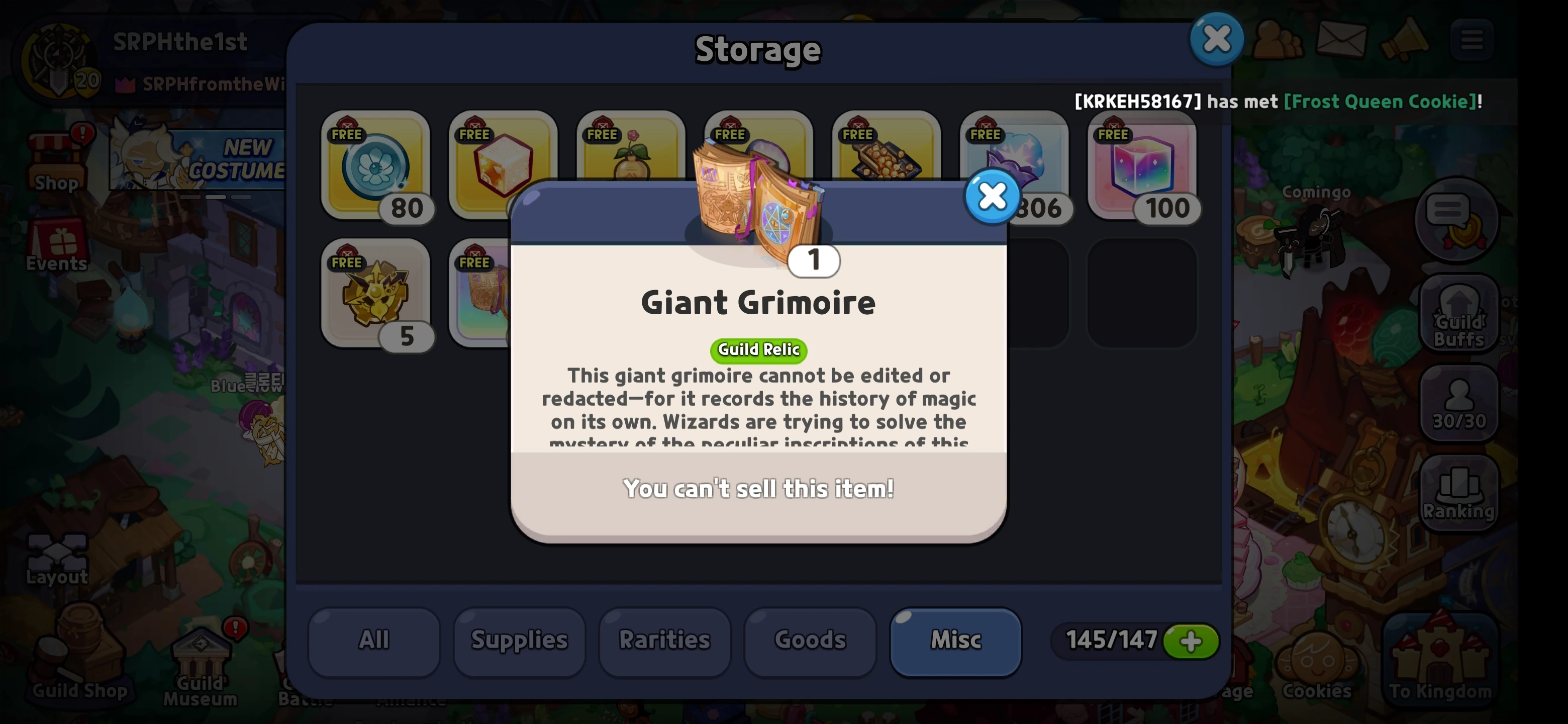Open the top-right hamburger menu
This screenshot has width=1568, height=724.
tap(1473, 40)
